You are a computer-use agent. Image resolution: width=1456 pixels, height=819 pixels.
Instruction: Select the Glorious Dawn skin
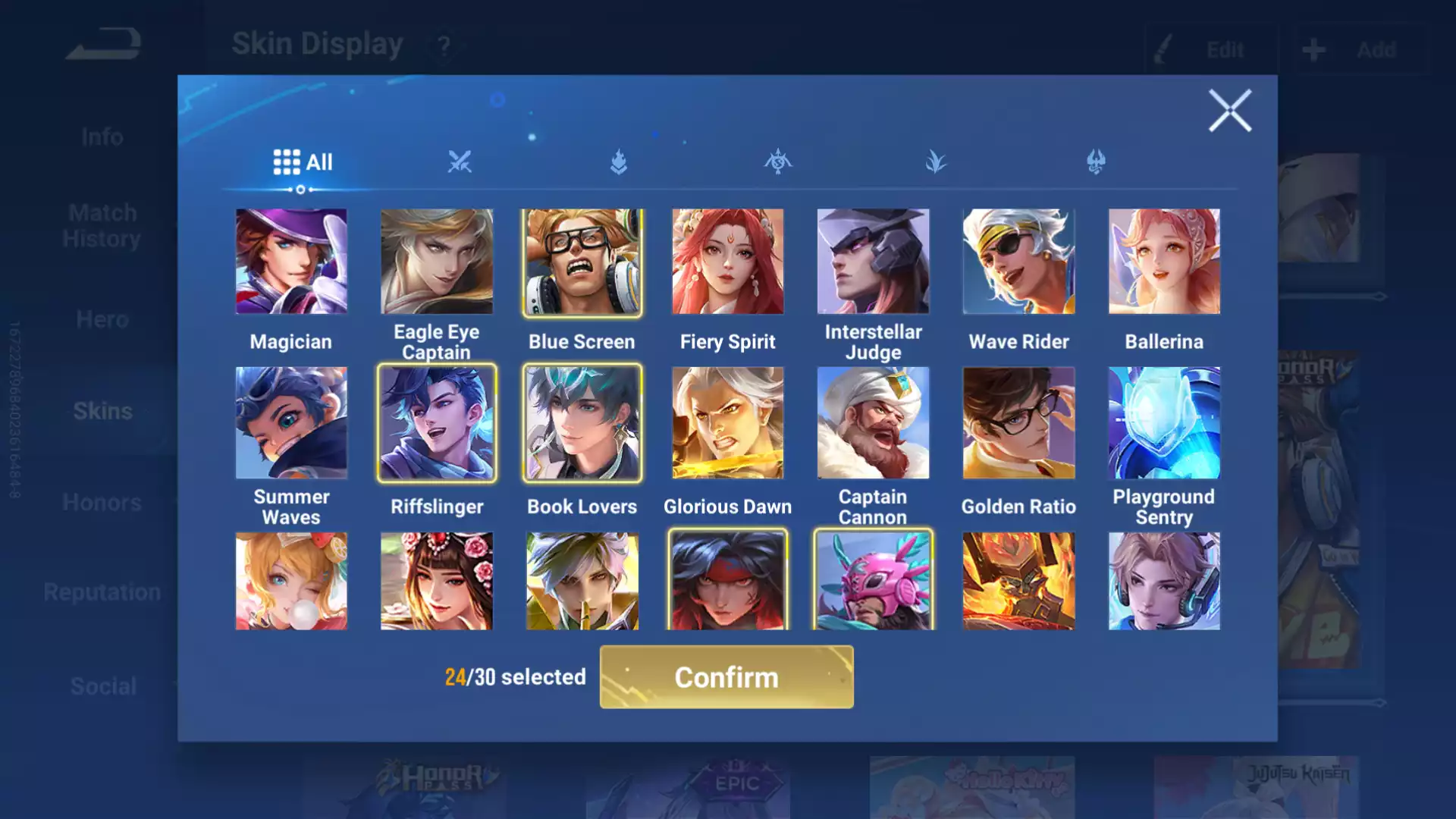pos(727,423)
